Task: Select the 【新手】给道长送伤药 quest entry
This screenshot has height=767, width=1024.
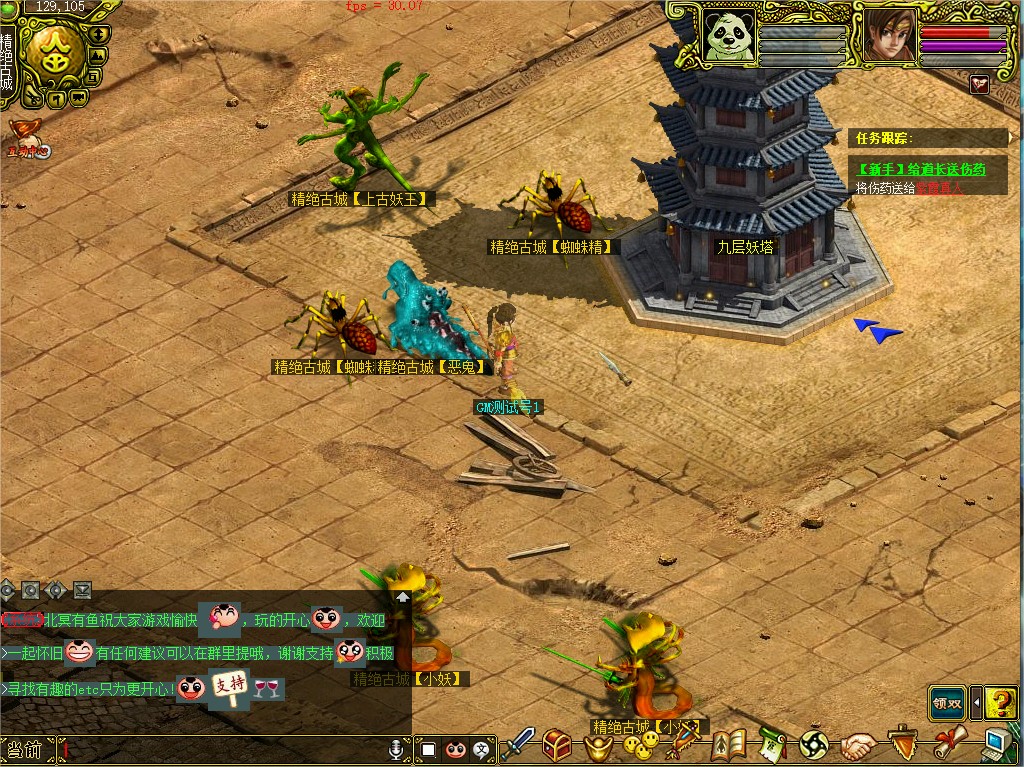Action: click(x=922, y=169)
